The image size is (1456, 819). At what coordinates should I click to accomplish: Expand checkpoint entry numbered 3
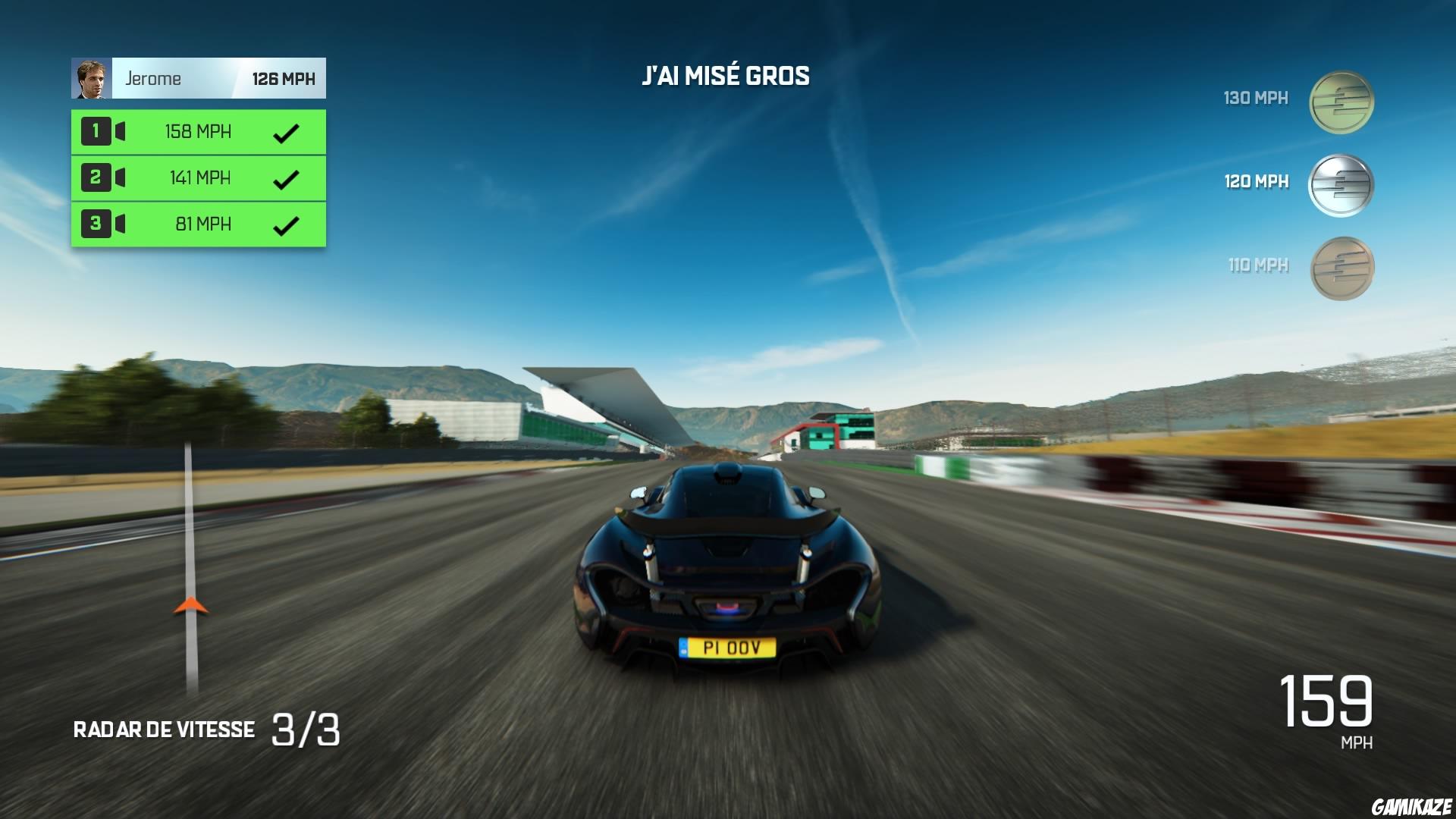(95, 224)
